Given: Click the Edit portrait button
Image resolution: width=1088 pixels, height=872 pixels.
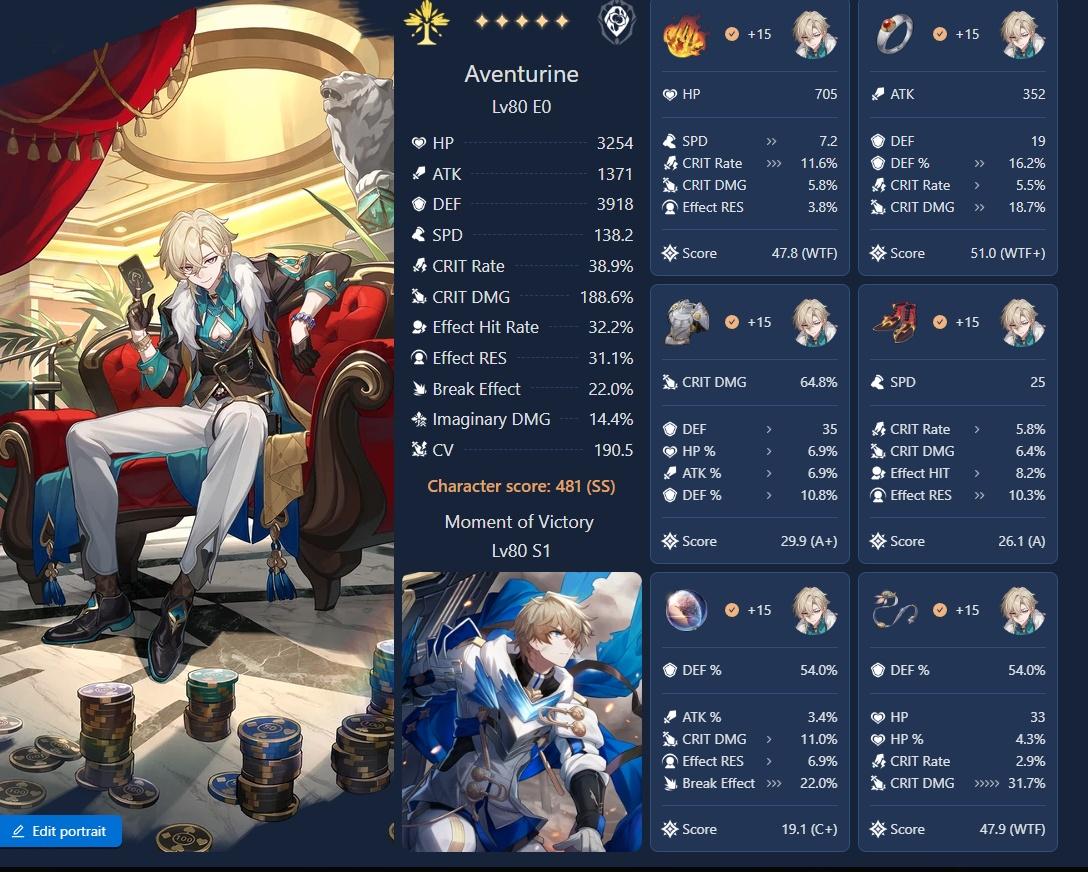Looking at the screenshot, I should pyautogui.click(x=61, y=831).
